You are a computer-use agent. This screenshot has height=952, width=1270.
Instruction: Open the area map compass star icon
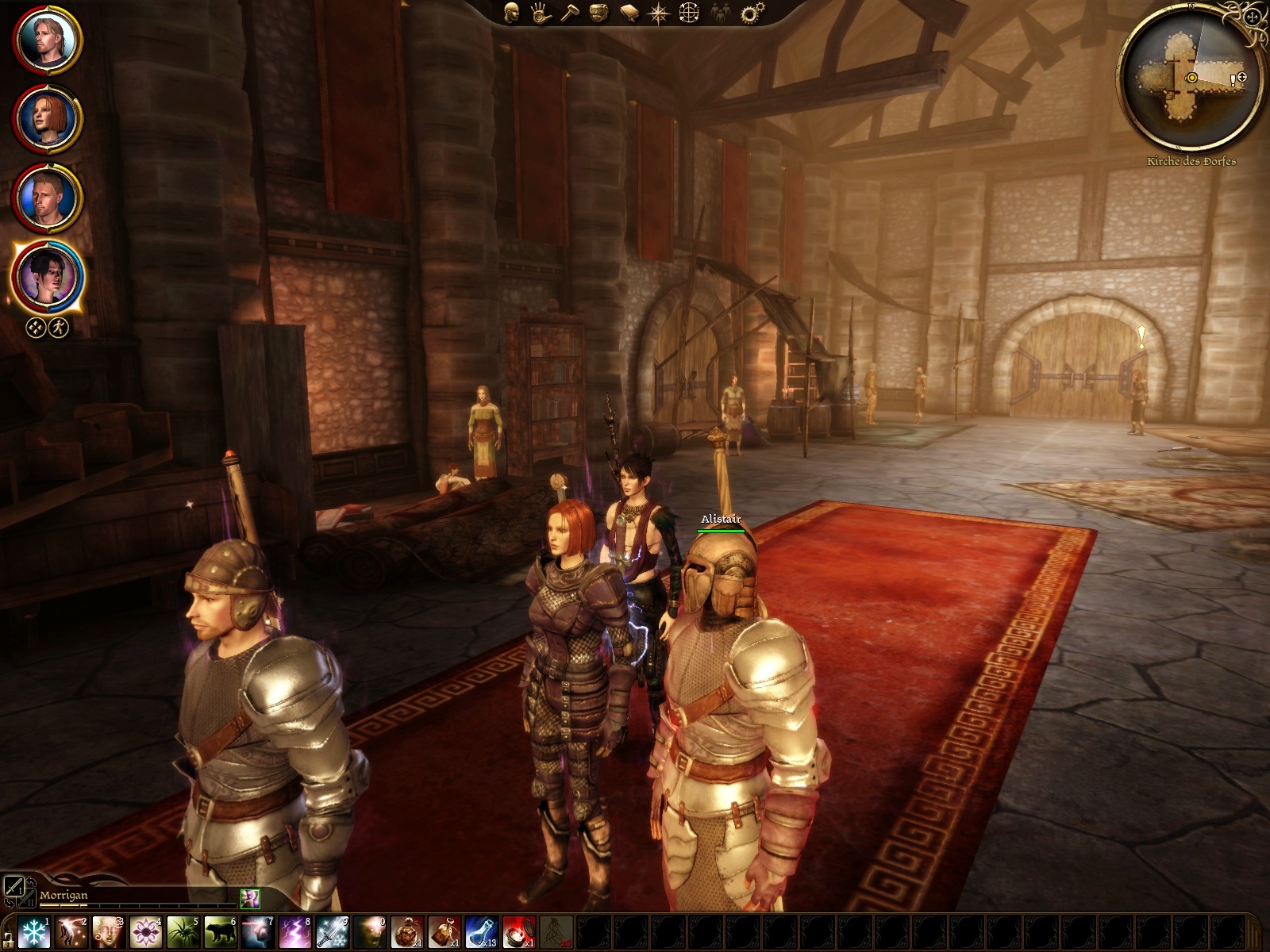pyautogui.click(x=659, y=13)
